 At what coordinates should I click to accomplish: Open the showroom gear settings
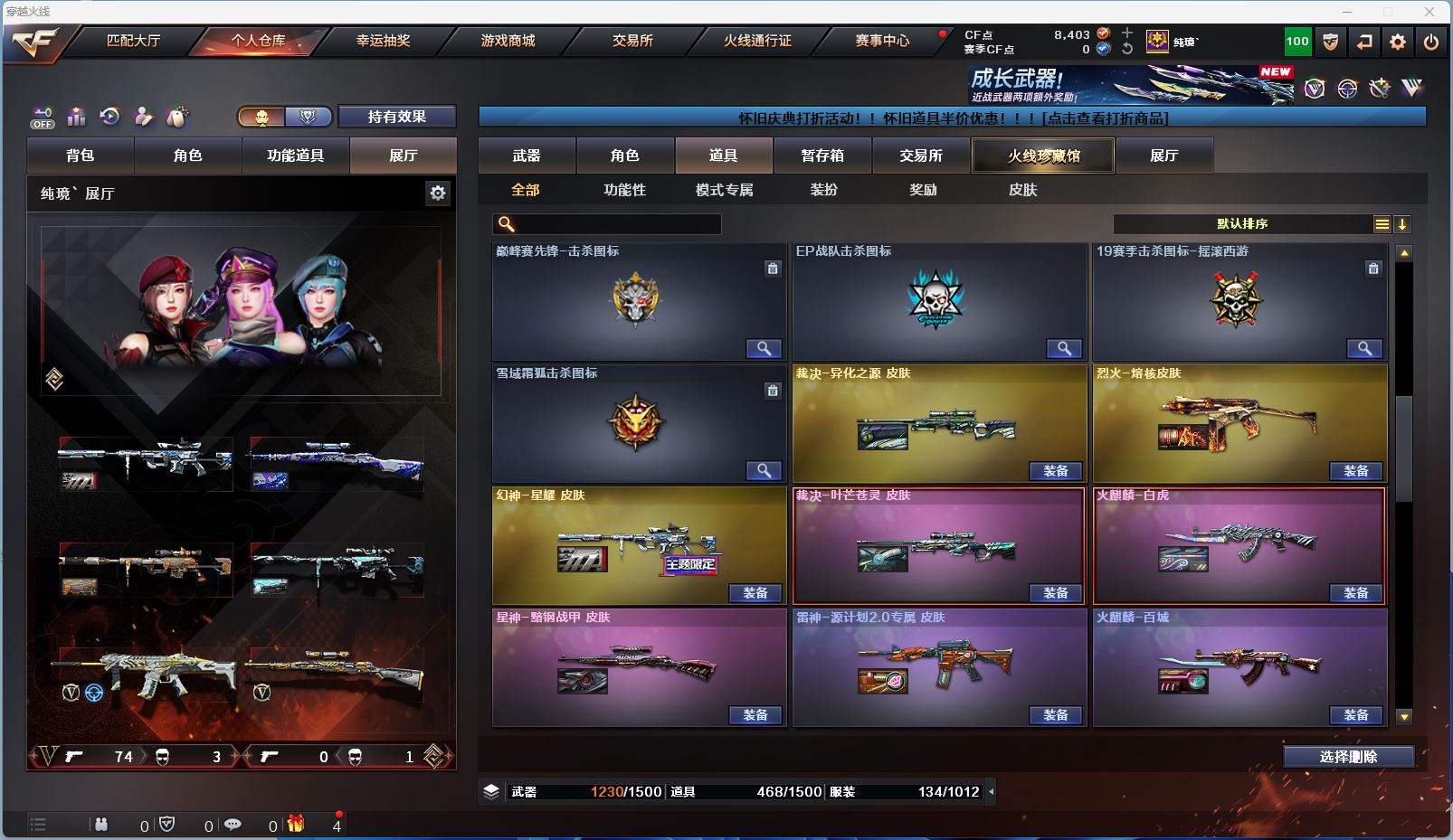(x=438, y=193)
